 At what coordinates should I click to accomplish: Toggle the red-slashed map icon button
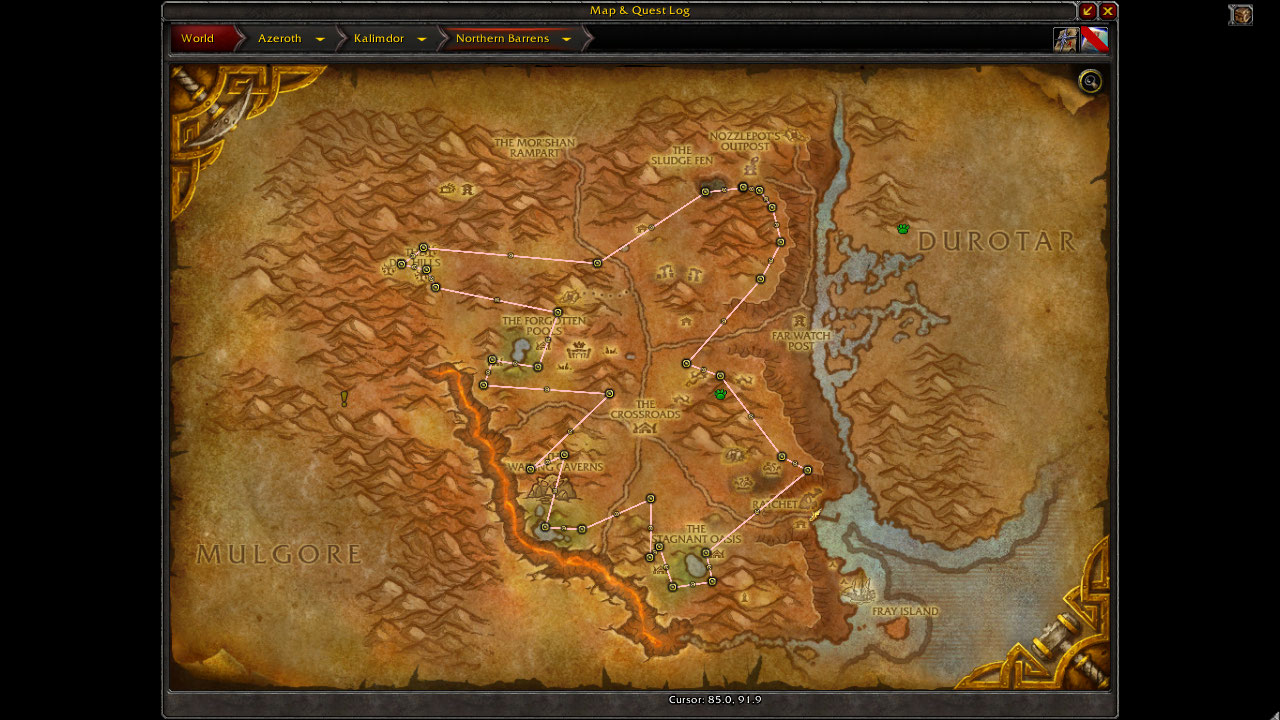tap(1094, 39)
